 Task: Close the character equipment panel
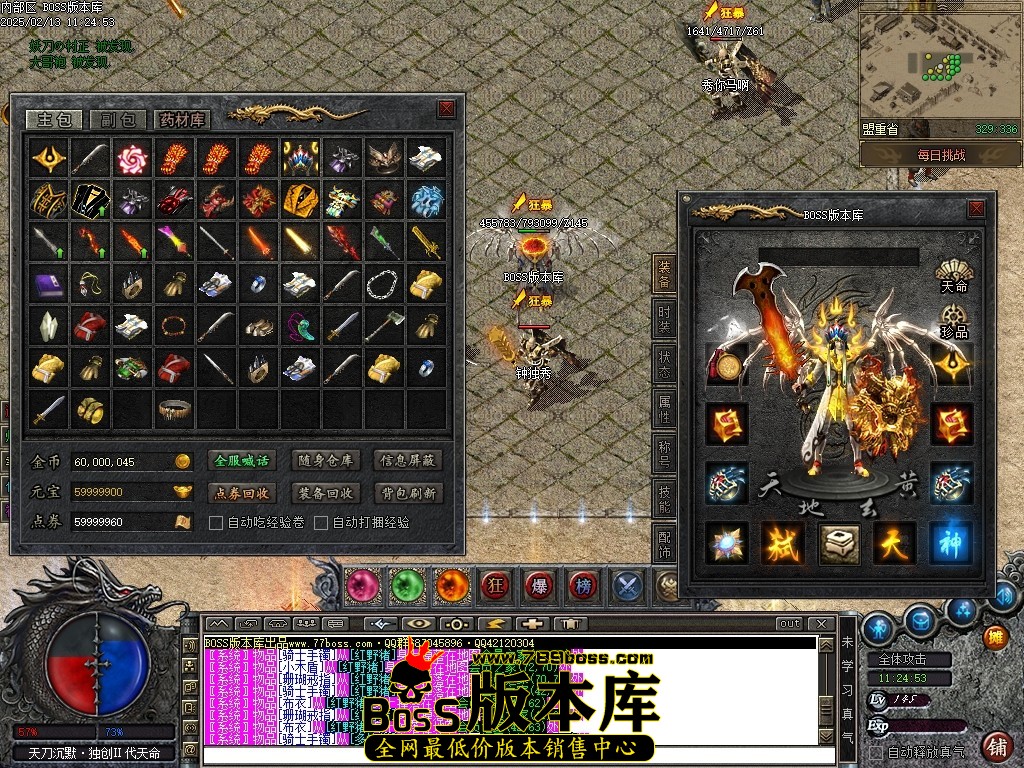975,209
